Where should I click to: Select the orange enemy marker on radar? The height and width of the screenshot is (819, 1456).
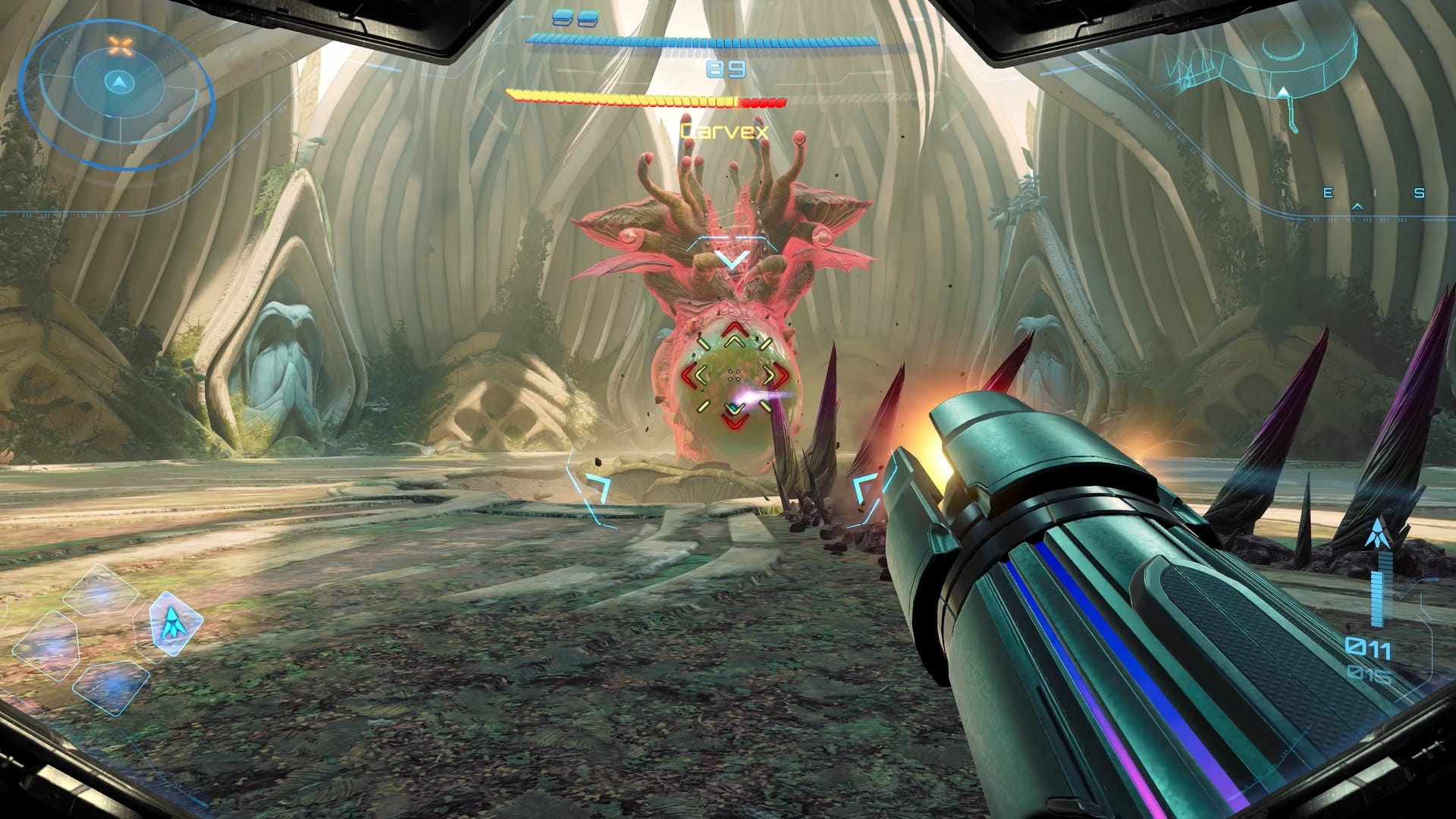tap(120, 46)
